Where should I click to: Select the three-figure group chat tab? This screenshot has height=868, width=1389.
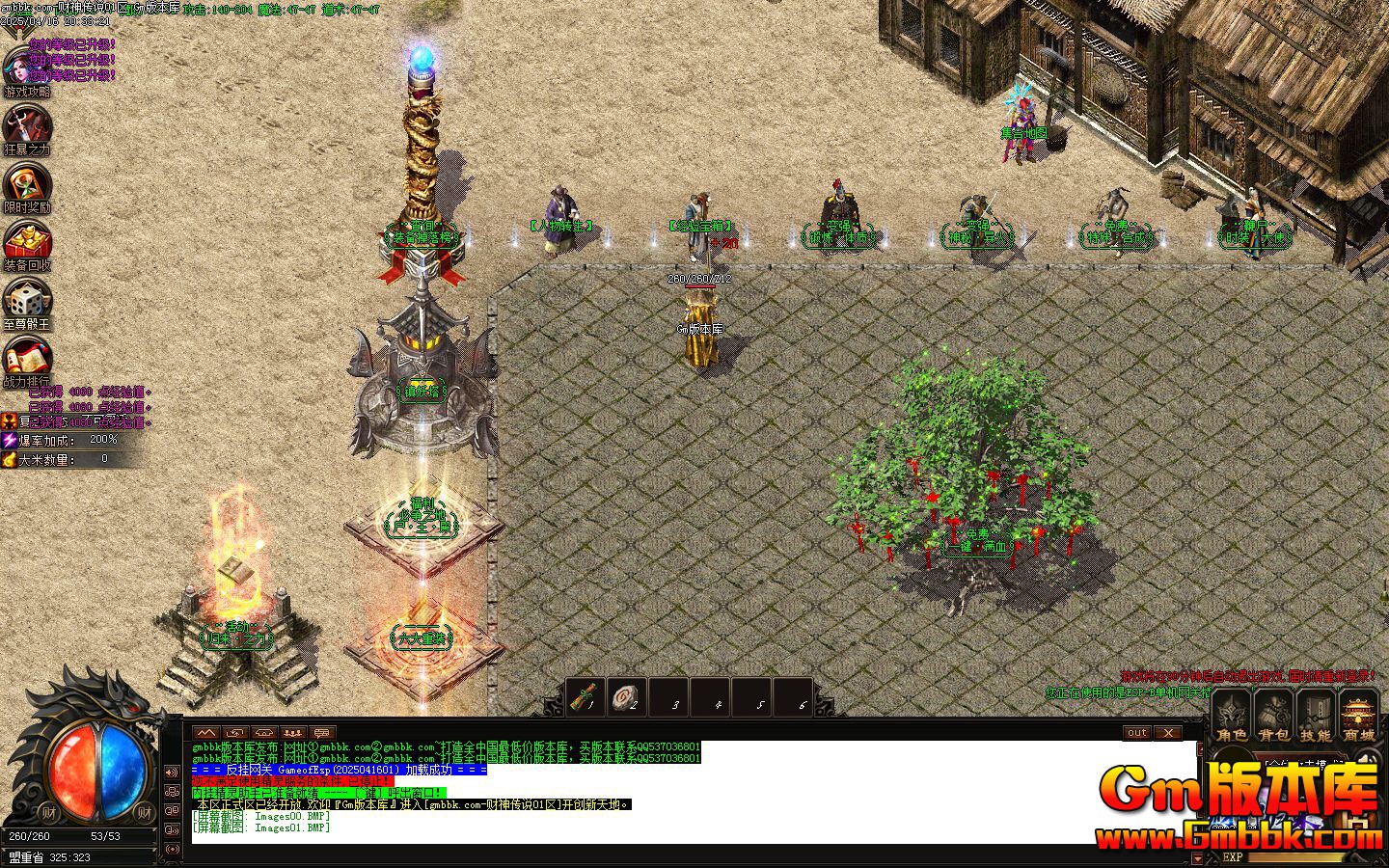pos(293,733)
